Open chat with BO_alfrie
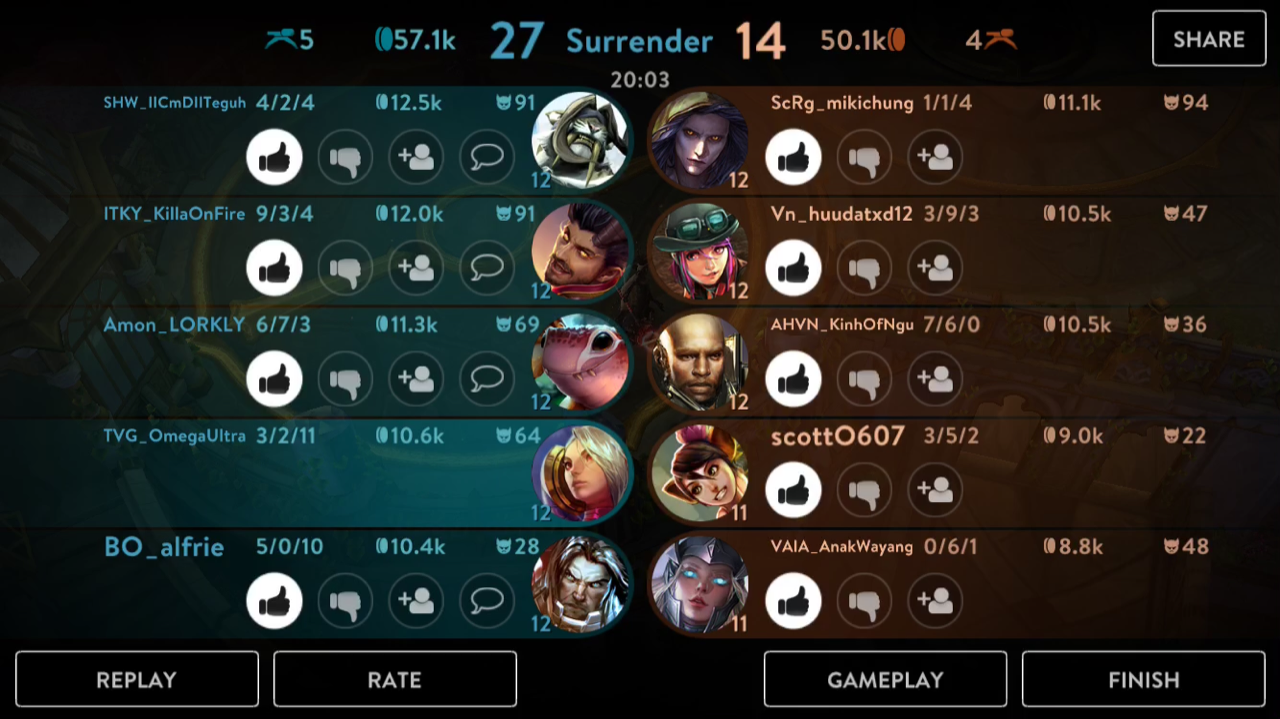 pyautogui.click(x=487, y=601)
